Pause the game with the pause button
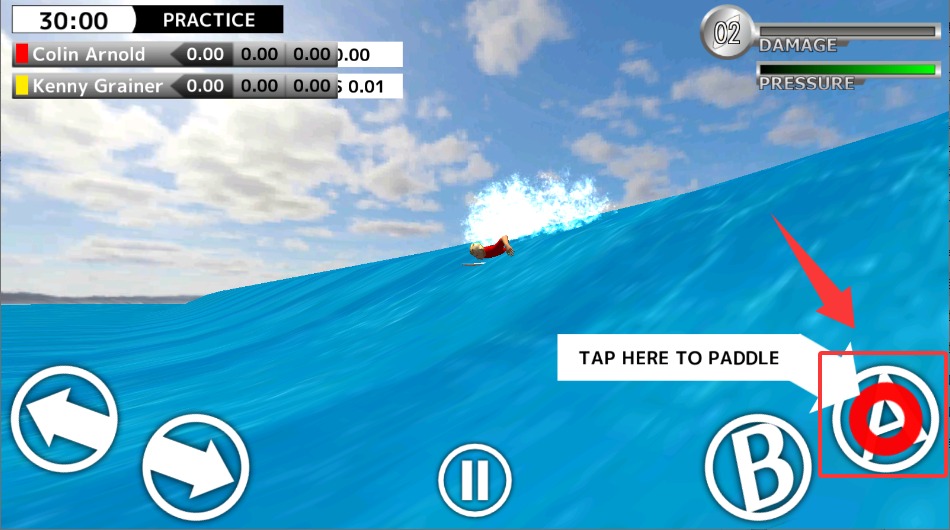 [x=475, y=482]
